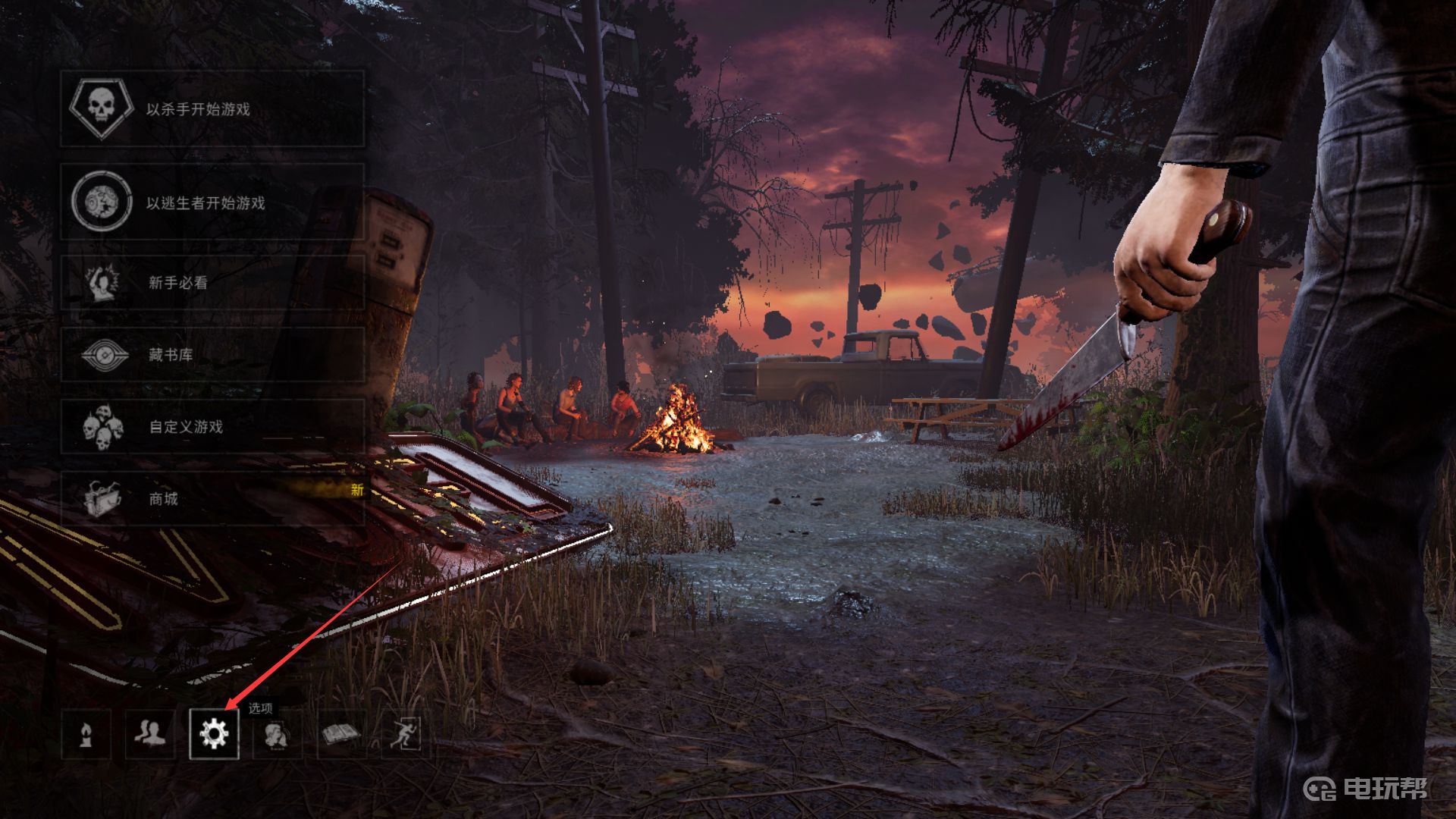
Task: Open the gear-shaped 选项 options button
Action: coord(214,734)
